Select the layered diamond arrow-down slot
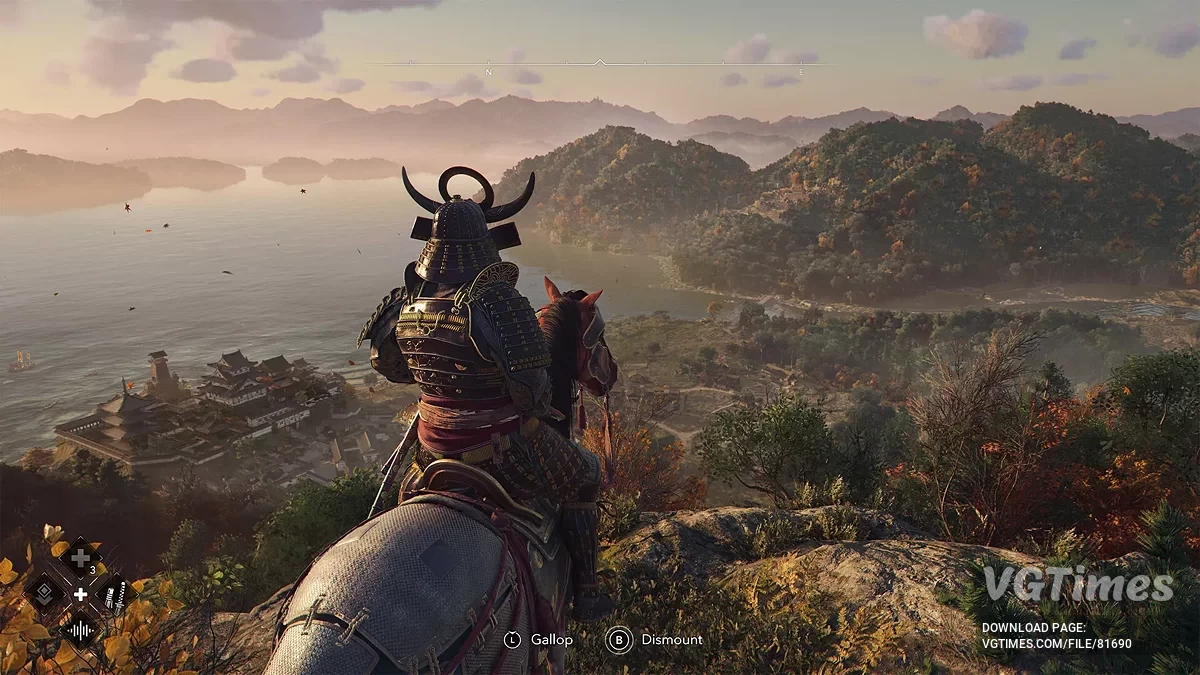Image resolution: width=1200 pixels, height=675 pixels. 45,594
